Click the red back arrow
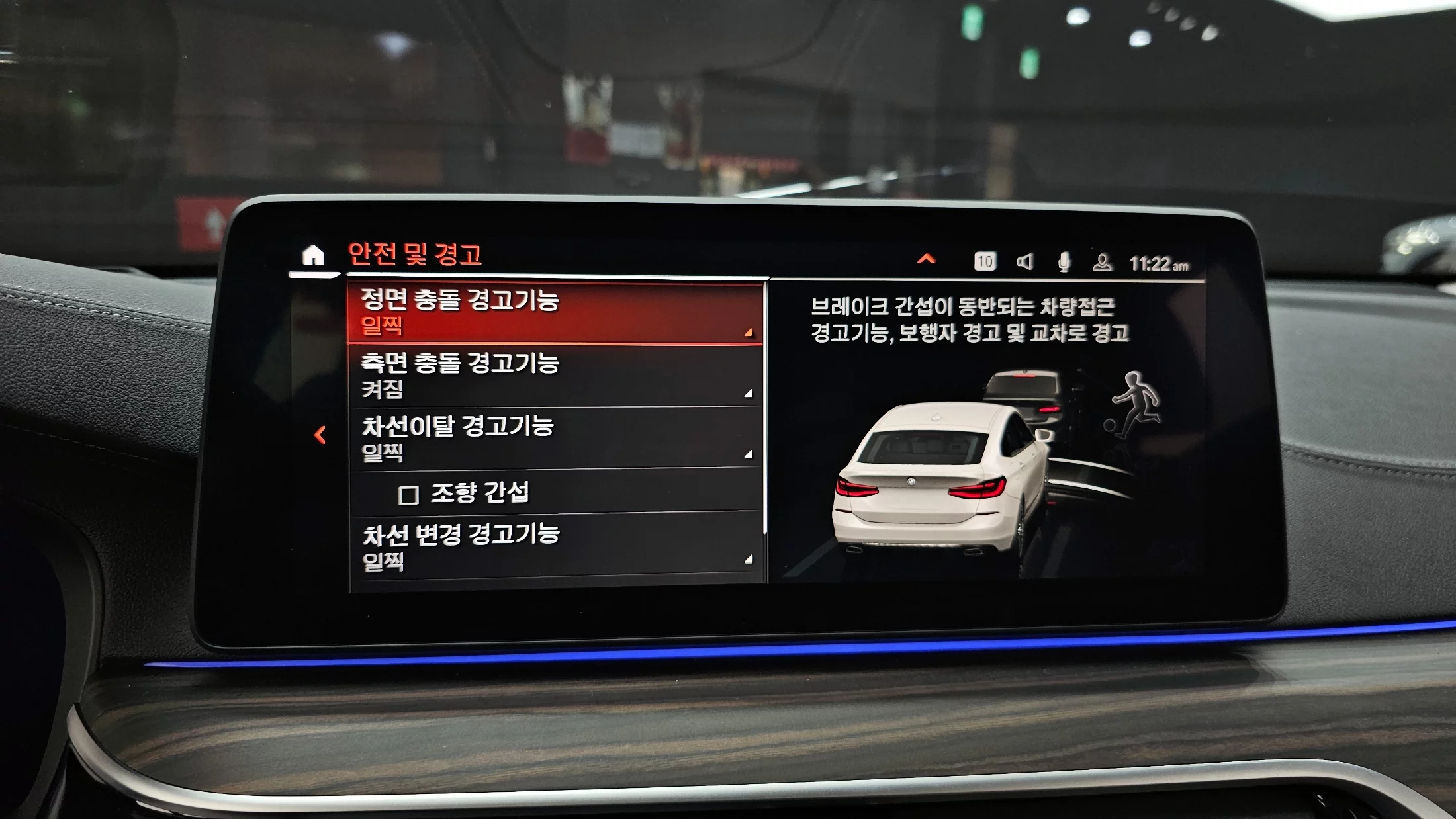 point(320,435)
